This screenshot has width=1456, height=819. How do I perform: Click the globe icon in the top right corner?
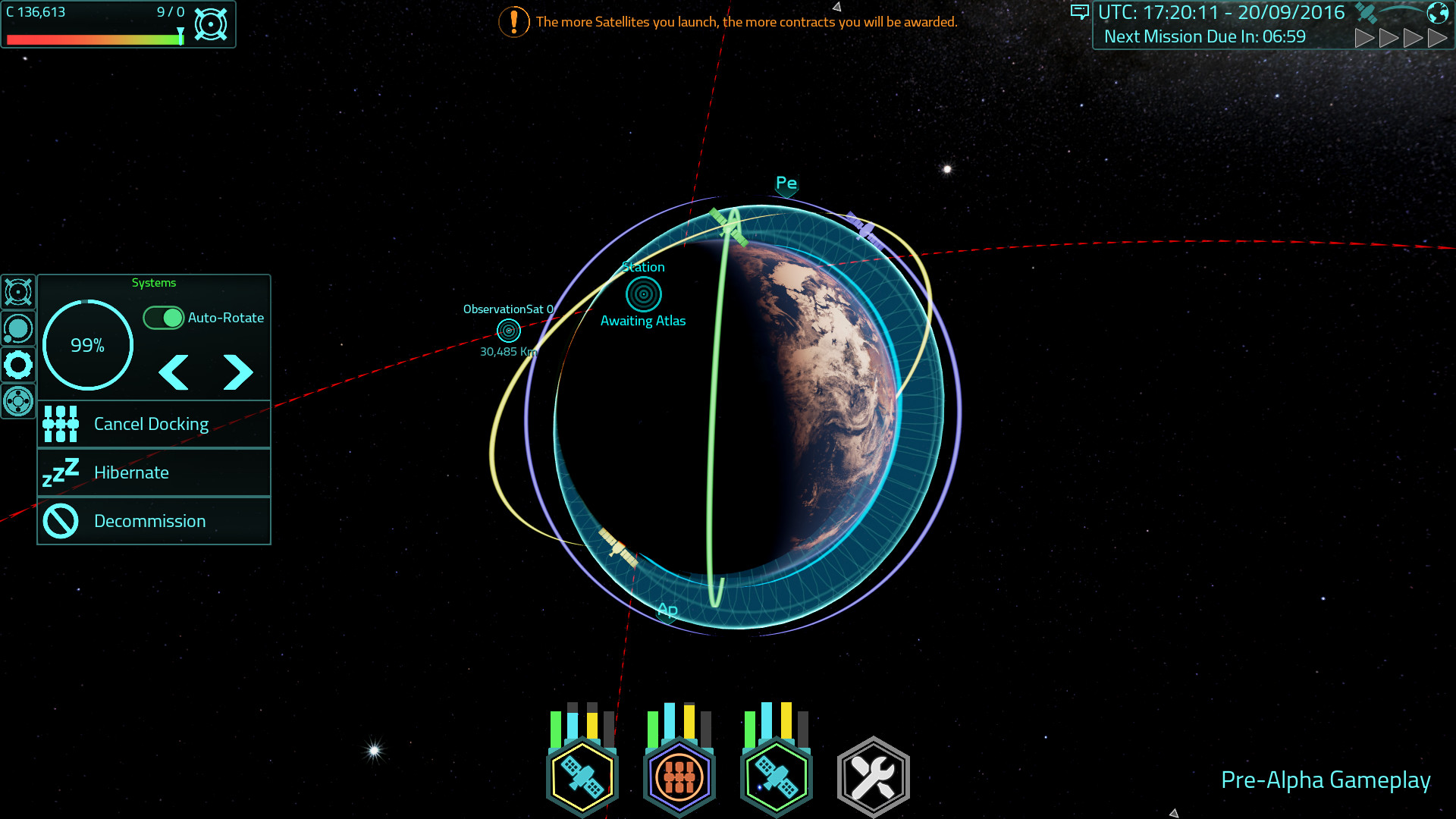pos(1437,11)
